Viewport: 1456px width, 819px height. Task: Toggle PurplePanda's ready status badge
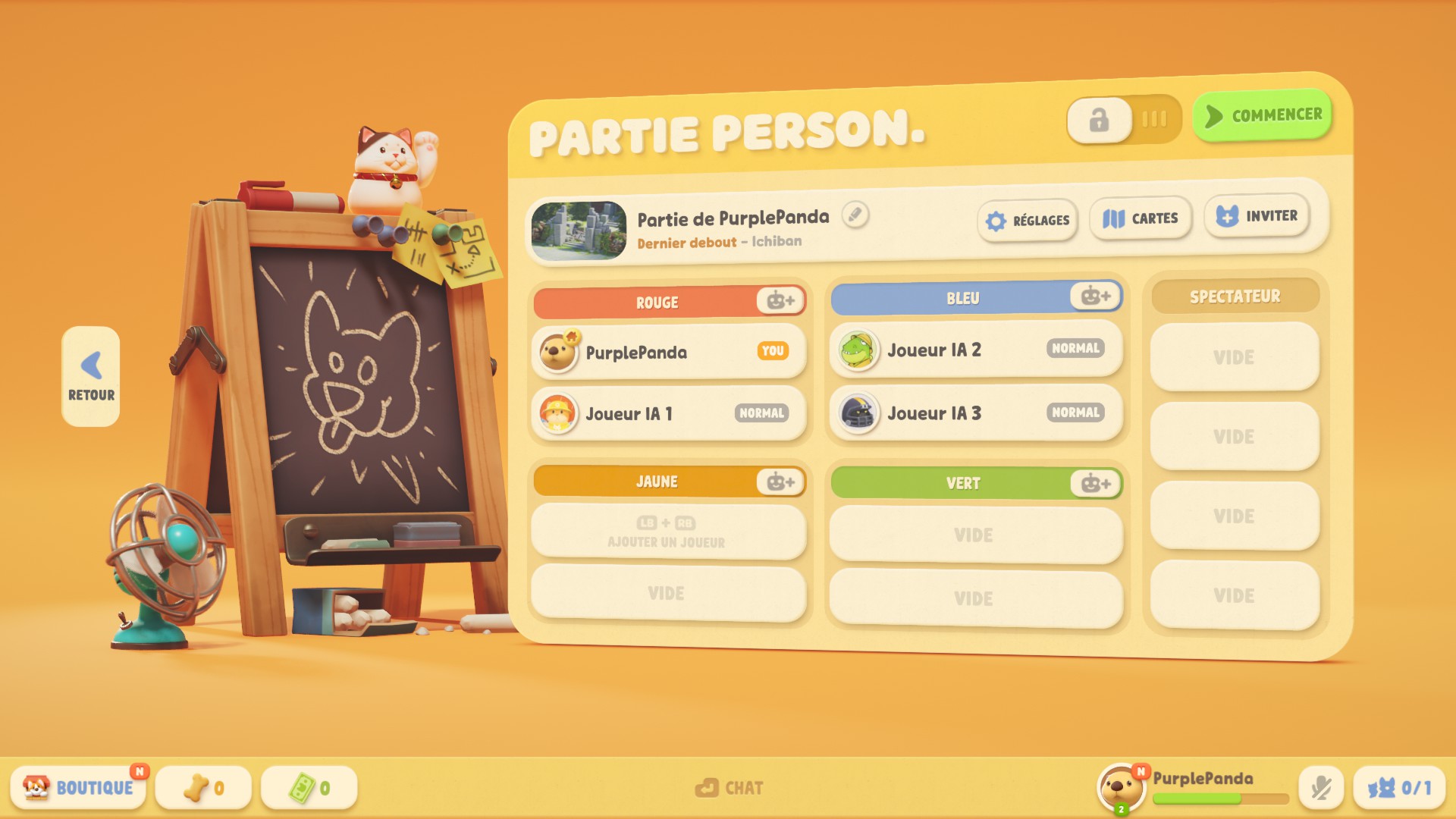[x=773, y=352]
